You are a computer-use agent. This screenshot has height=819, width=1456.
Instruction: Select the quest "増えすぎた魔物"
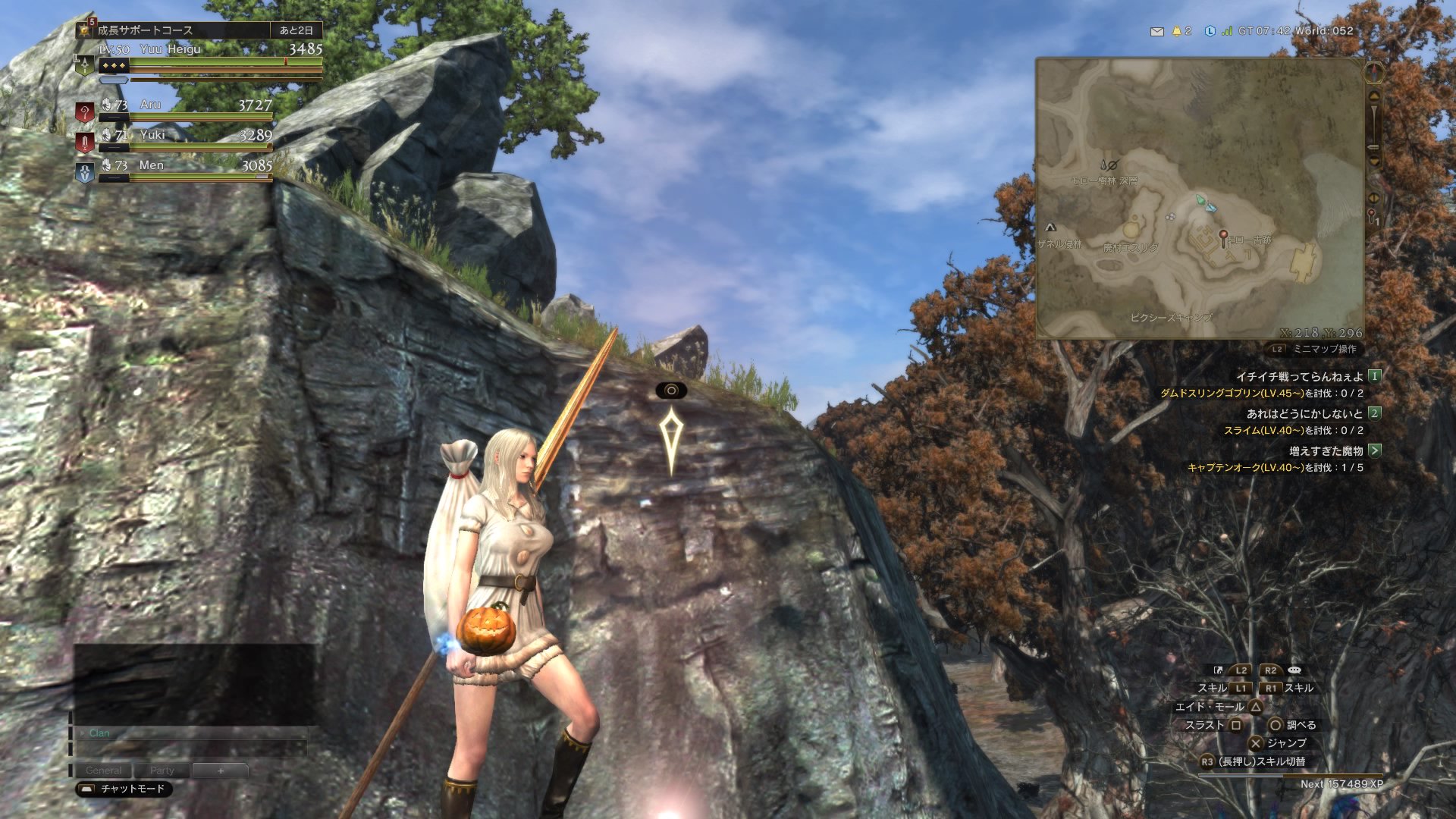point(1326,450)
